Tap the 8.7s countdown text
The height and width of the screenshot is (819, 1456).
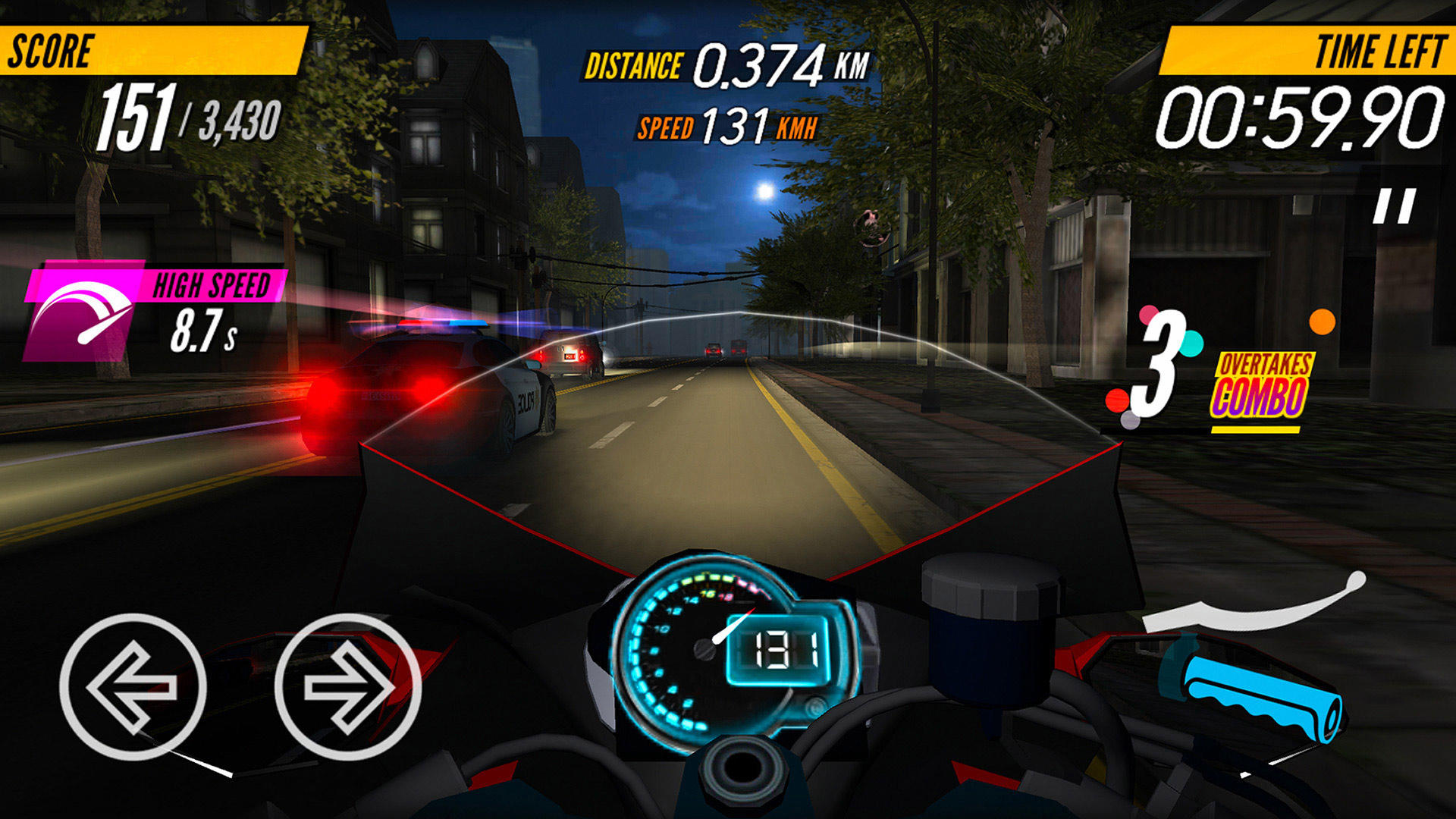click(201, 330)
